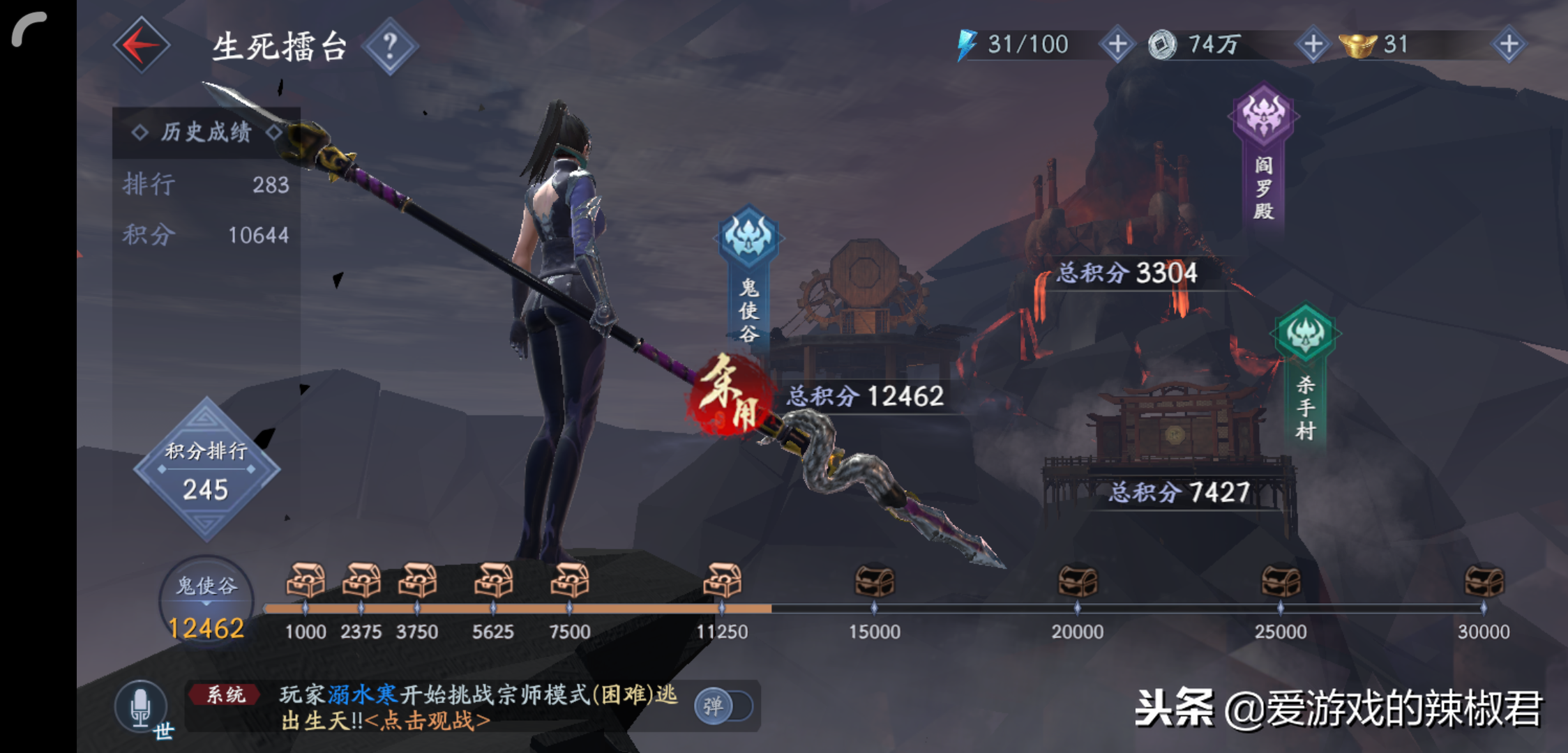
Task: Click the 点击观战 spectate link
Action: coord(428,721)
